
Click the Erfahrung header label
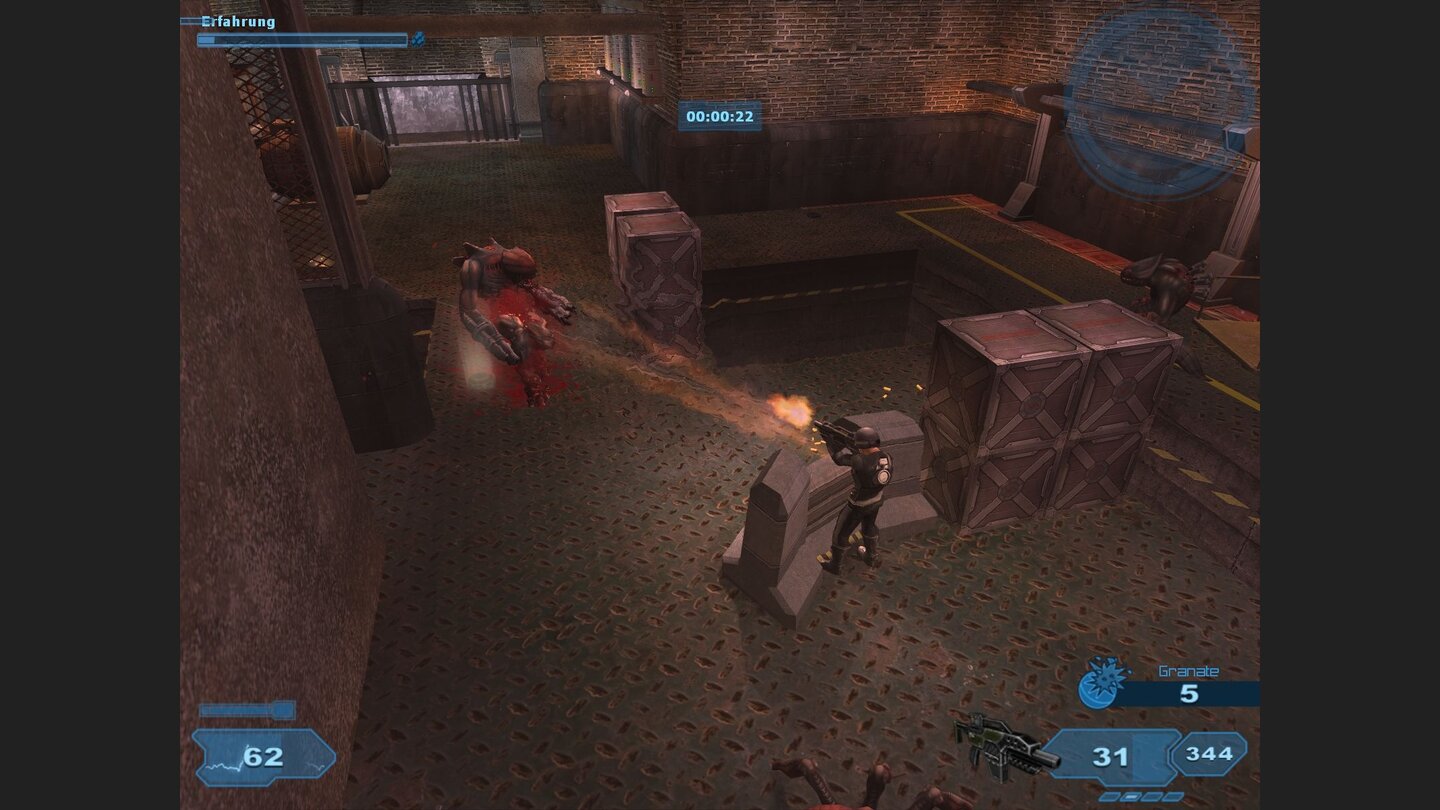pyautogui.click(x=237, y=21)
